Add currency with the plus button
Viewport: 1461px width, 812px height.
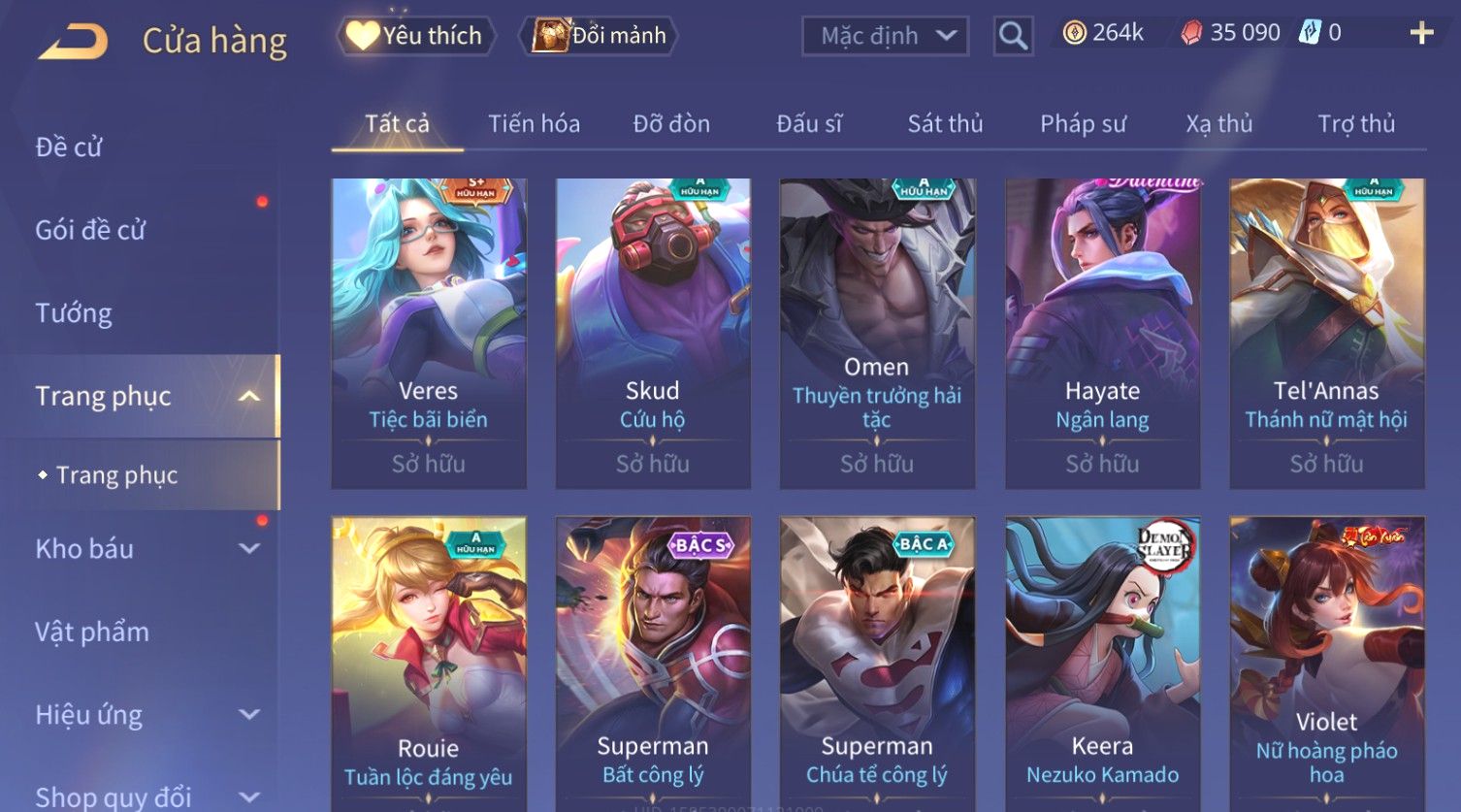[x=1421, y=33]
